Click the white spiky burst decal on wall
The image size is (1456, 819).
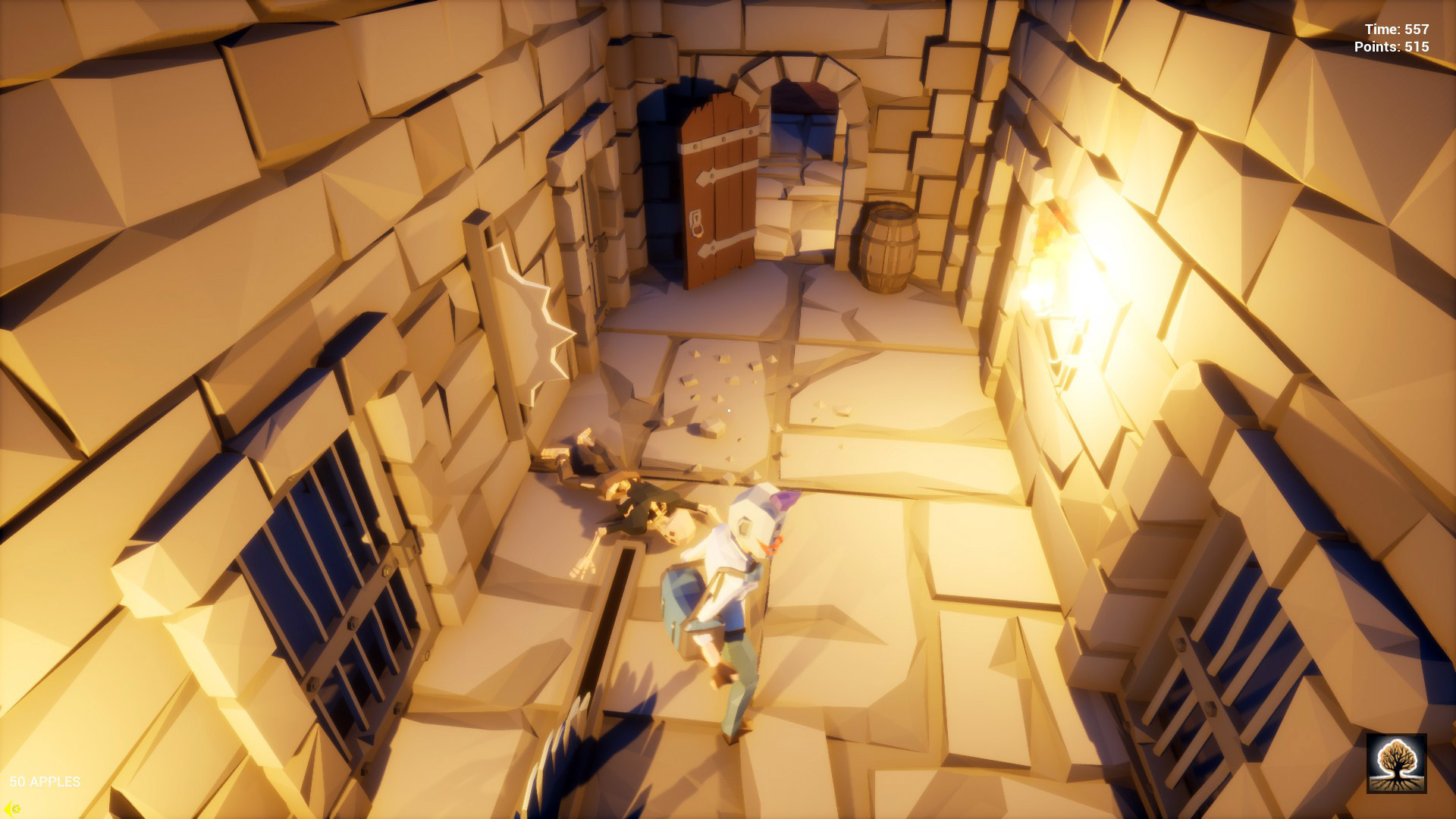coord(531,303)
